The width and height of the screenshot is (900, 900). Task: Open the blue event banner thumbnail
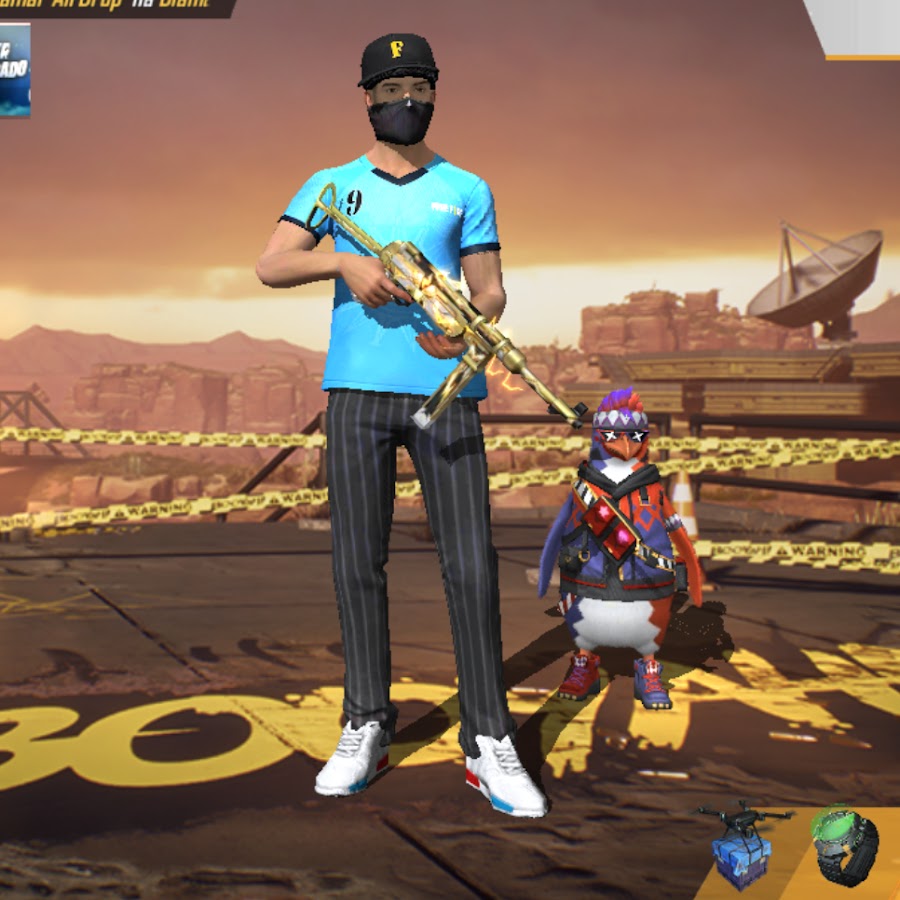(x=14, y=70)
